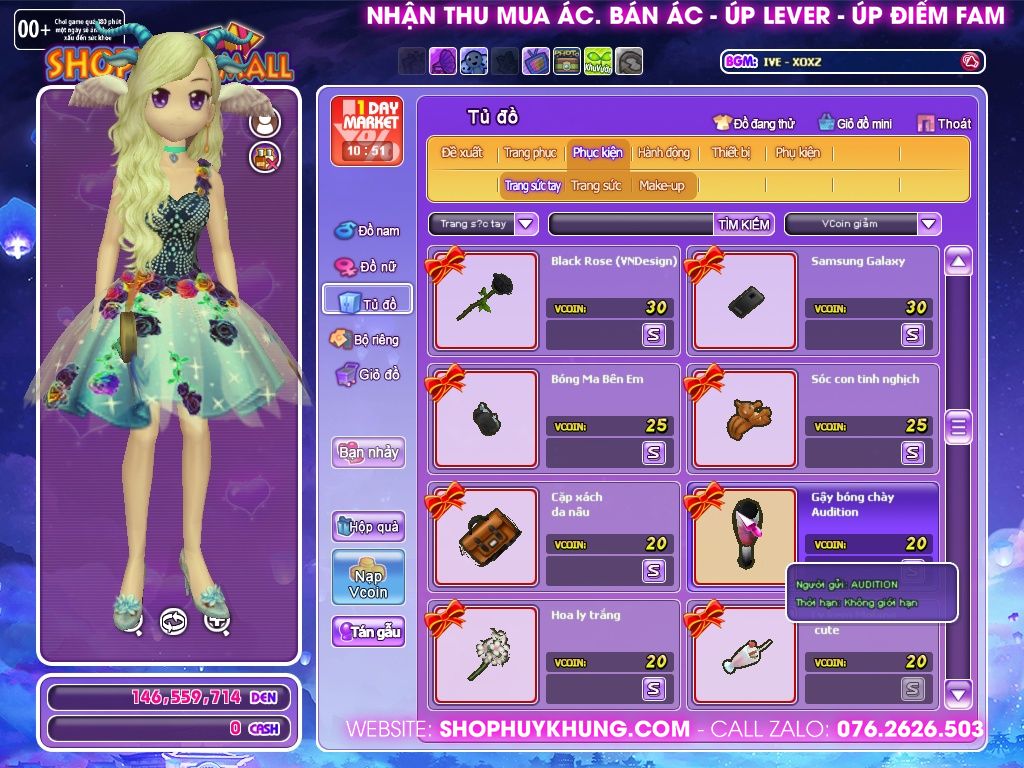Open the Đồ nữ section

pyautogui.click(x=367, y=267)
